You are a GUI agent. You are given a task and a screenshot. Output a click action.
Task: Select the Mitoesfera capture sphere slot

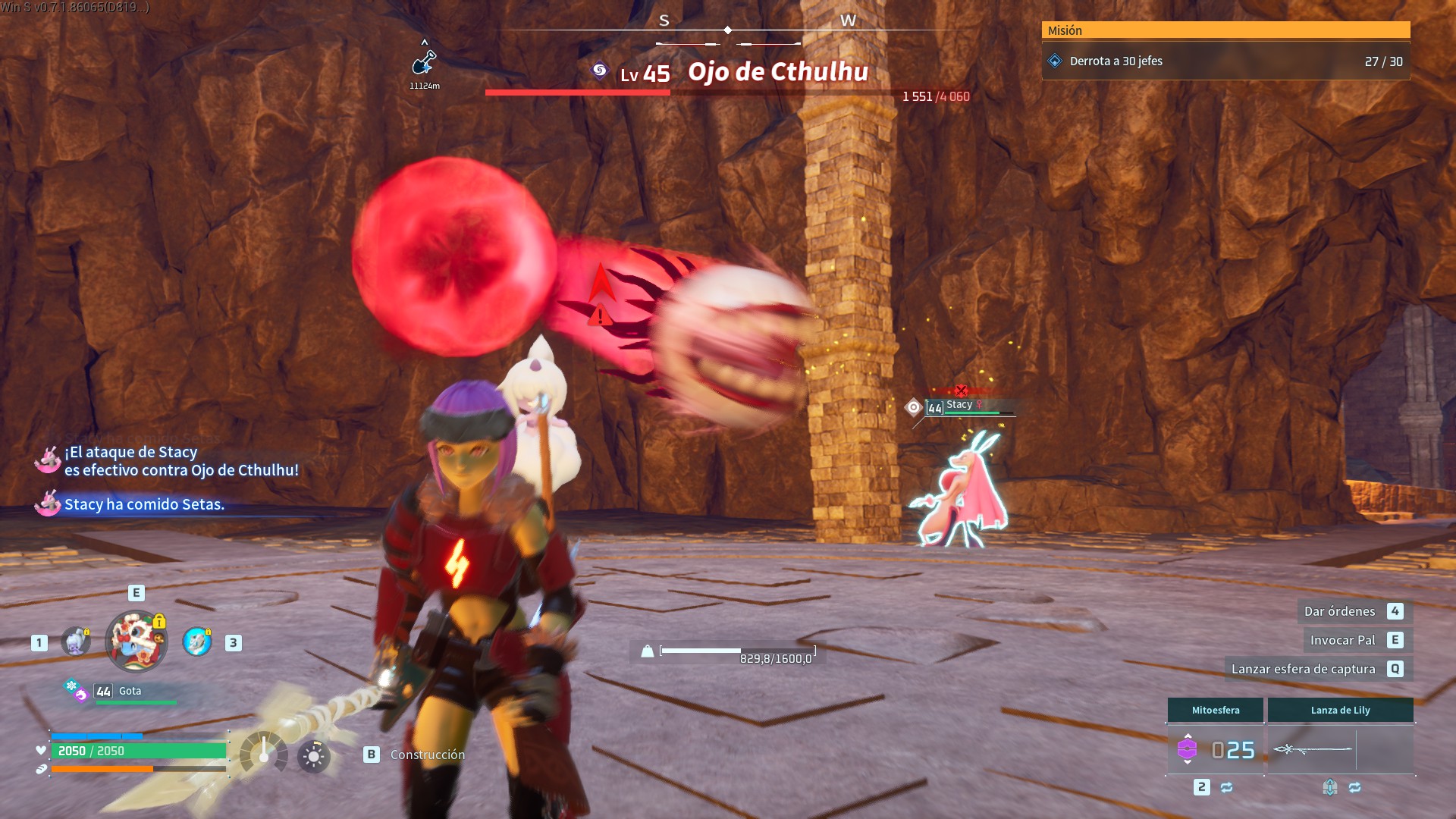pos(1215,749)
